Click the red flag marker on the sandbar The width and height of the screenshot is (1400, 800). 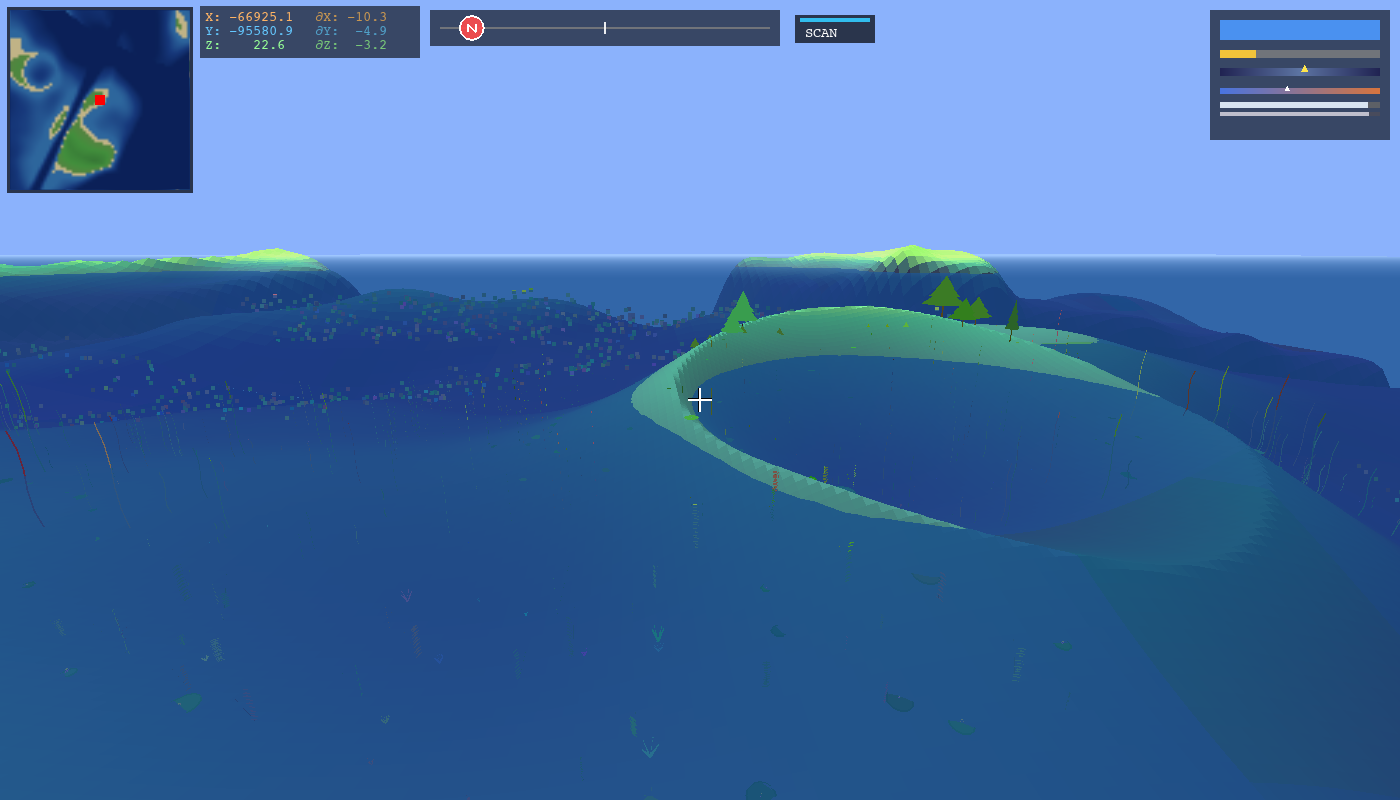tap(775, 478)
